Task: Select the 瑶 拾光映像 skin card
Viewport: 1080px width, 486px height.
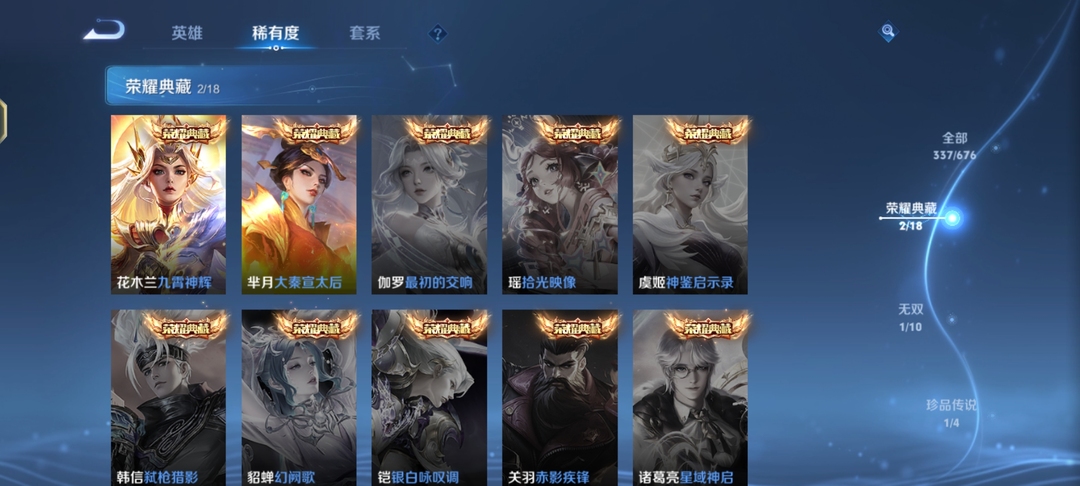Action: coord(560,205)
